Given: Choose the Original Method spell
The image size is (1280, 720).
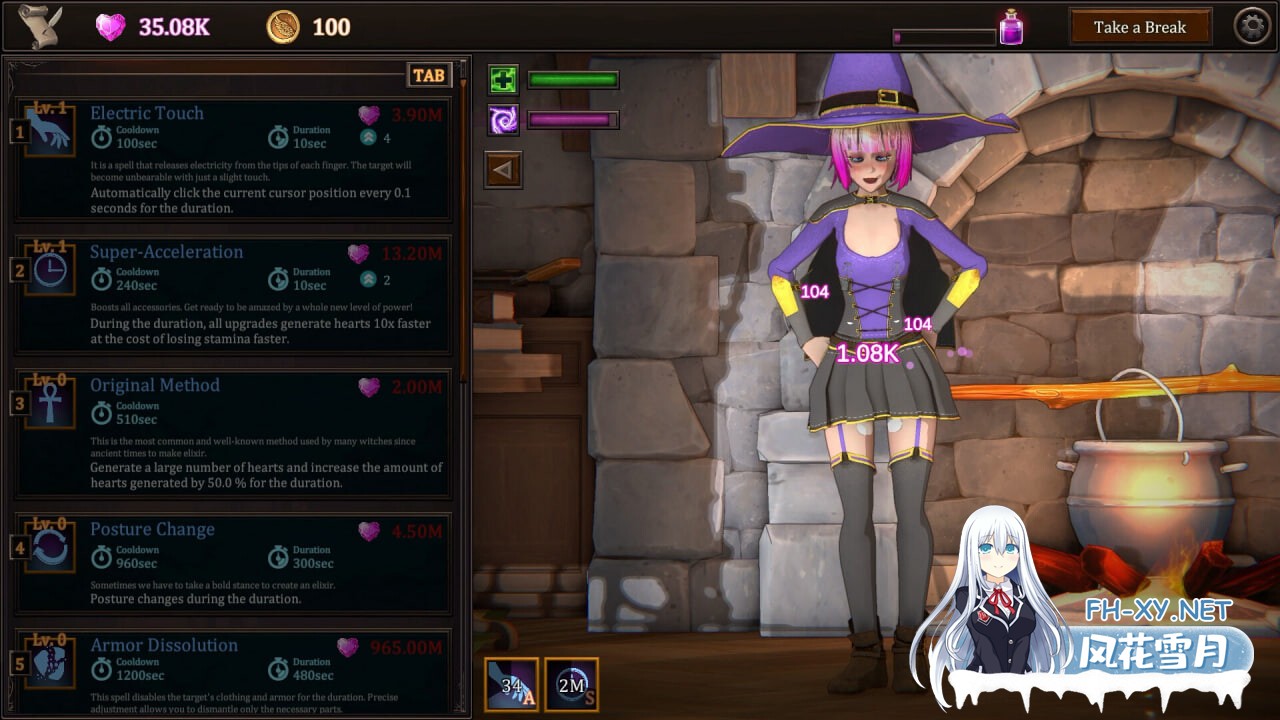Looking at the screenshot, I should (x=232, y=435).
